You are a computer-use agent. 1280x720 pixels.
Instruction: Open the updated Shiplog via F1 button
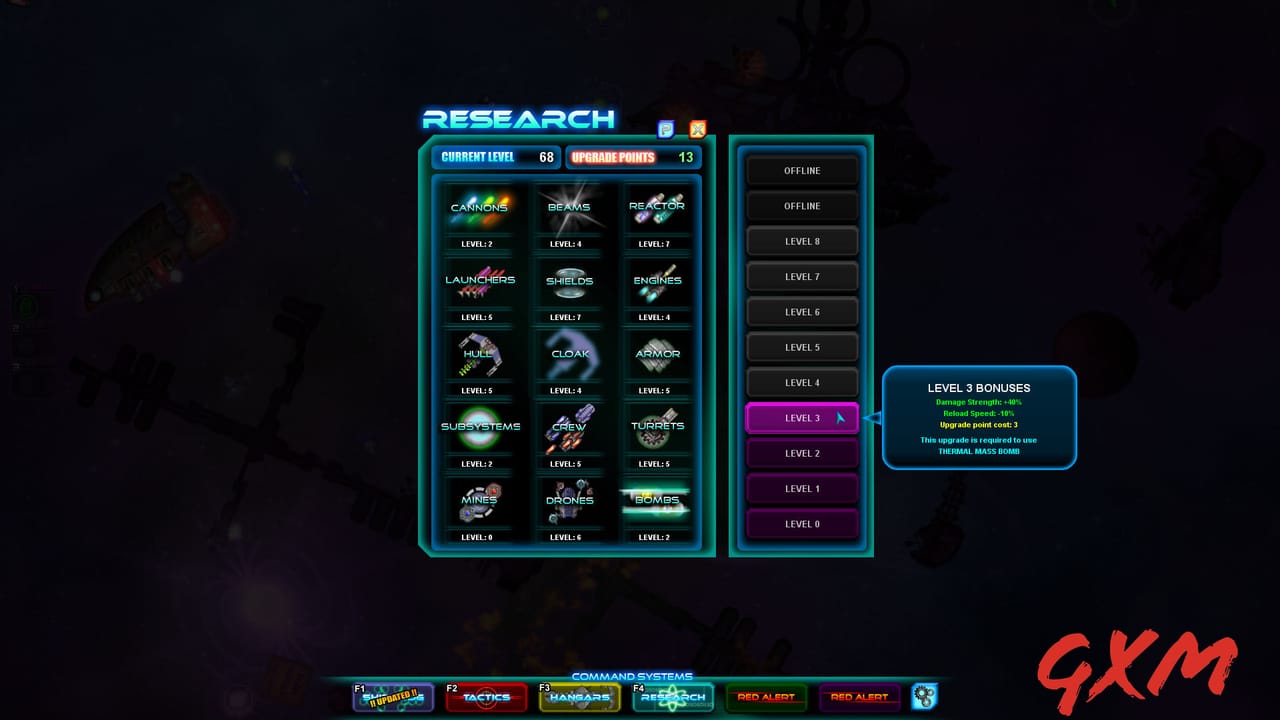point(392,699)
